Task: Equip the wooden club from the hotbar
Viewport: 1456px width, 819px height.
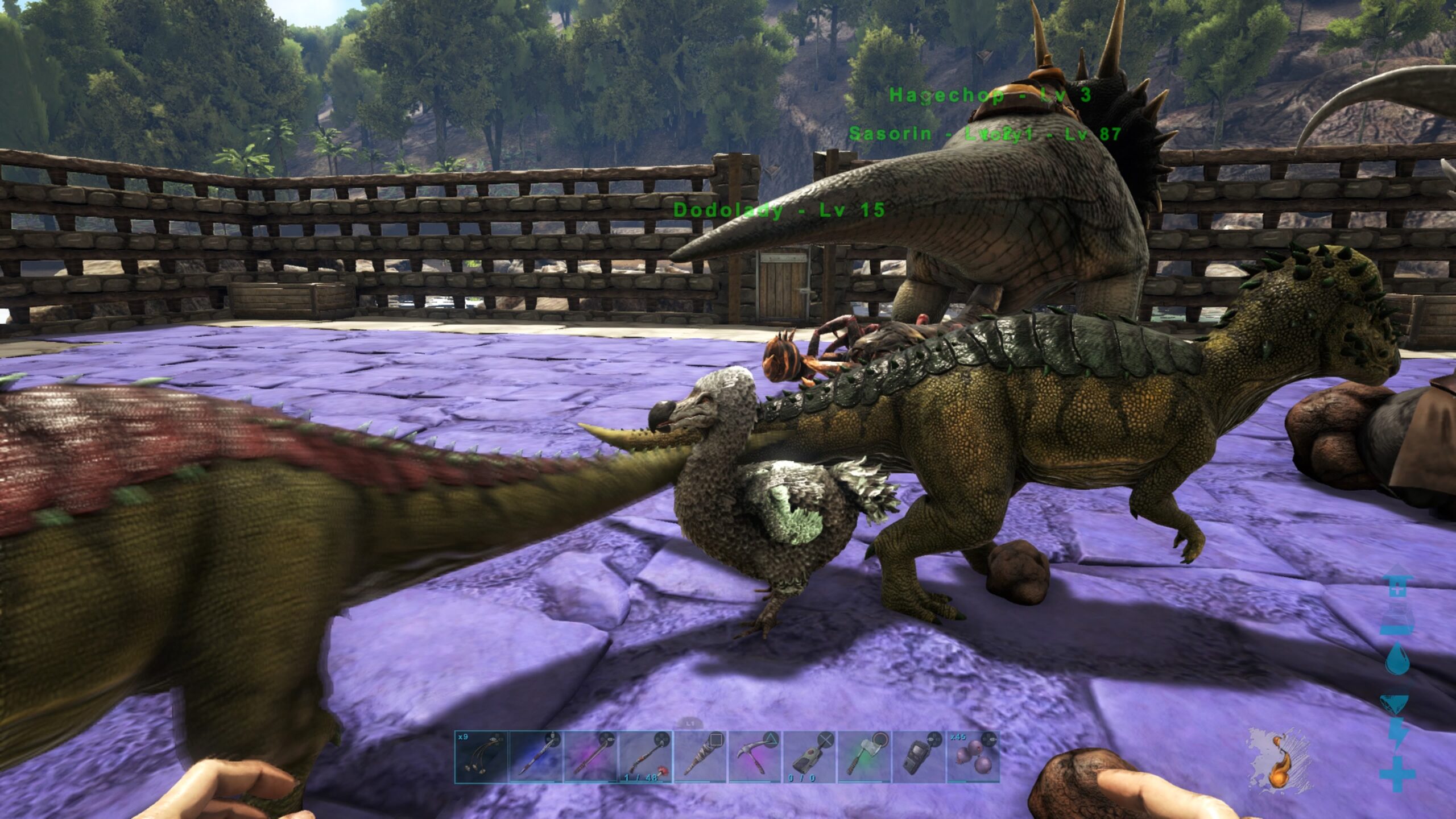Action: [700, 757]
